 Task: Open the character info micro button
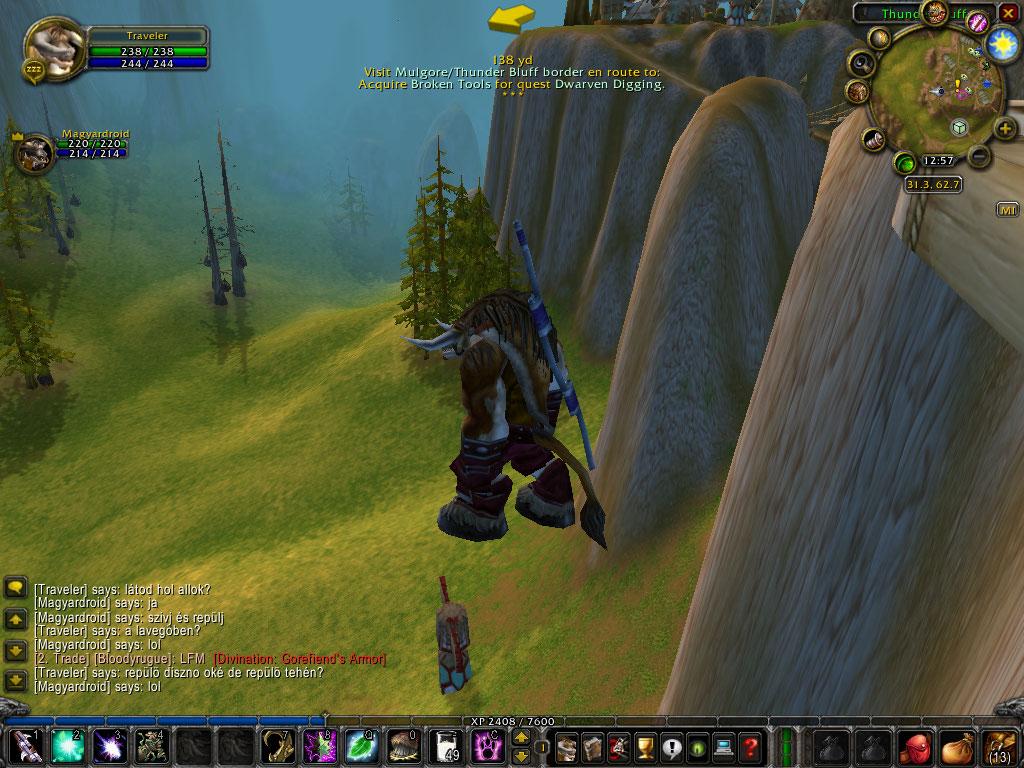pyautogui.click(x=567, y=747)
